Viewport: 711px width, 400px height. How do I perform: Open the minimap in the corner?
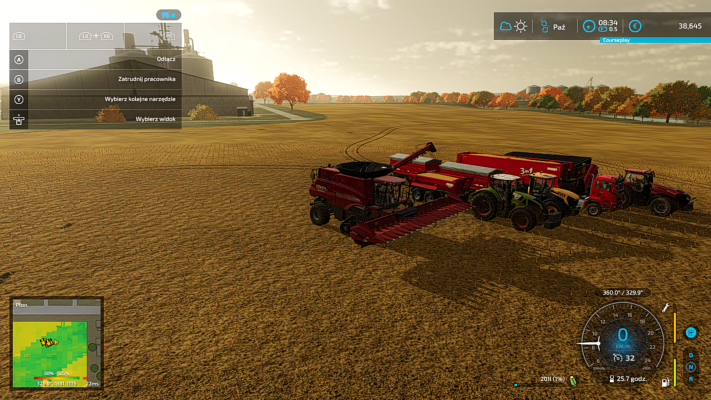pos(56,343)
